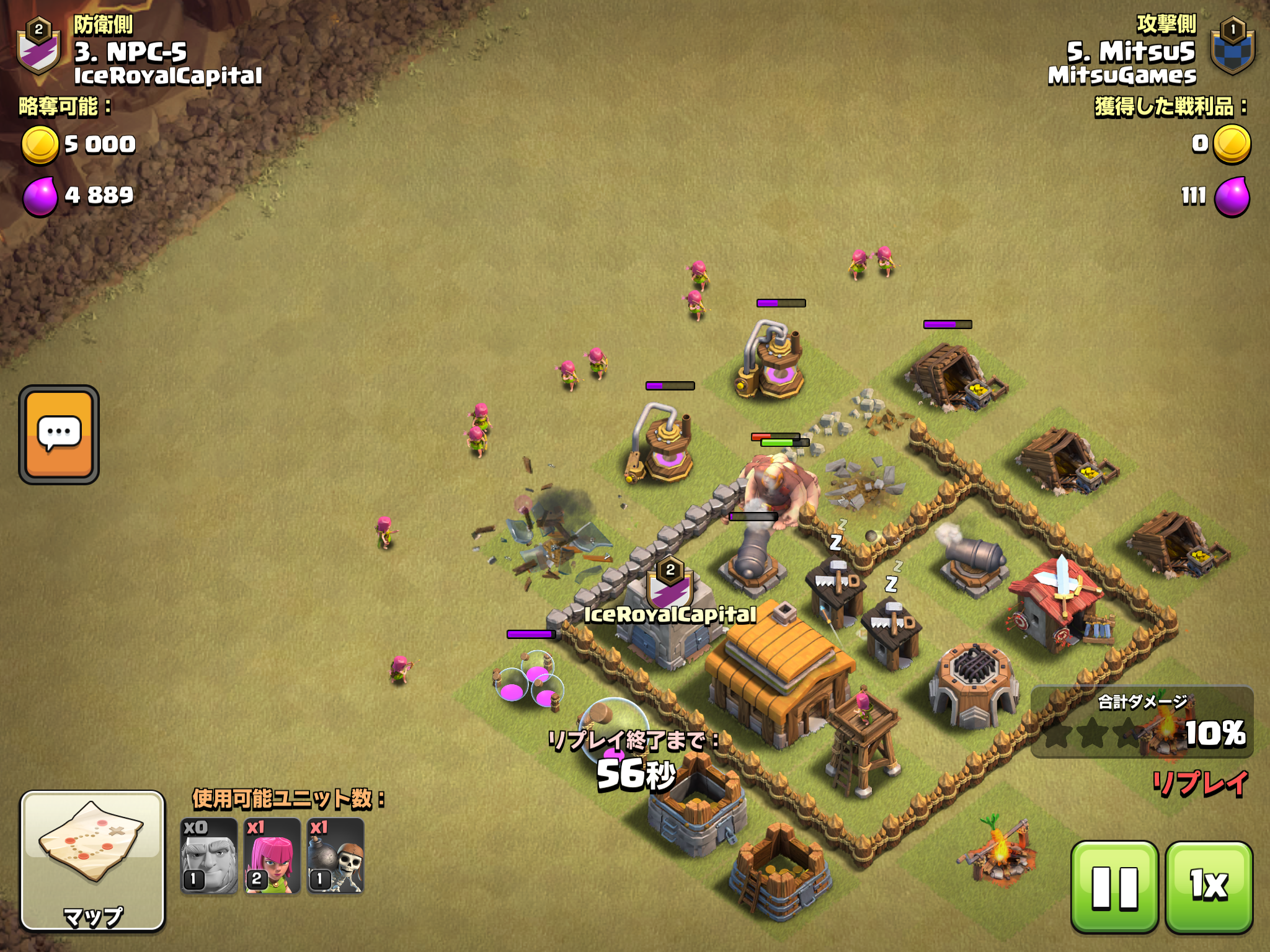Tap the MitsuGames attacker clan badge
The width and height of the screenshot is (1270, 952).
tap(1233, 47)
